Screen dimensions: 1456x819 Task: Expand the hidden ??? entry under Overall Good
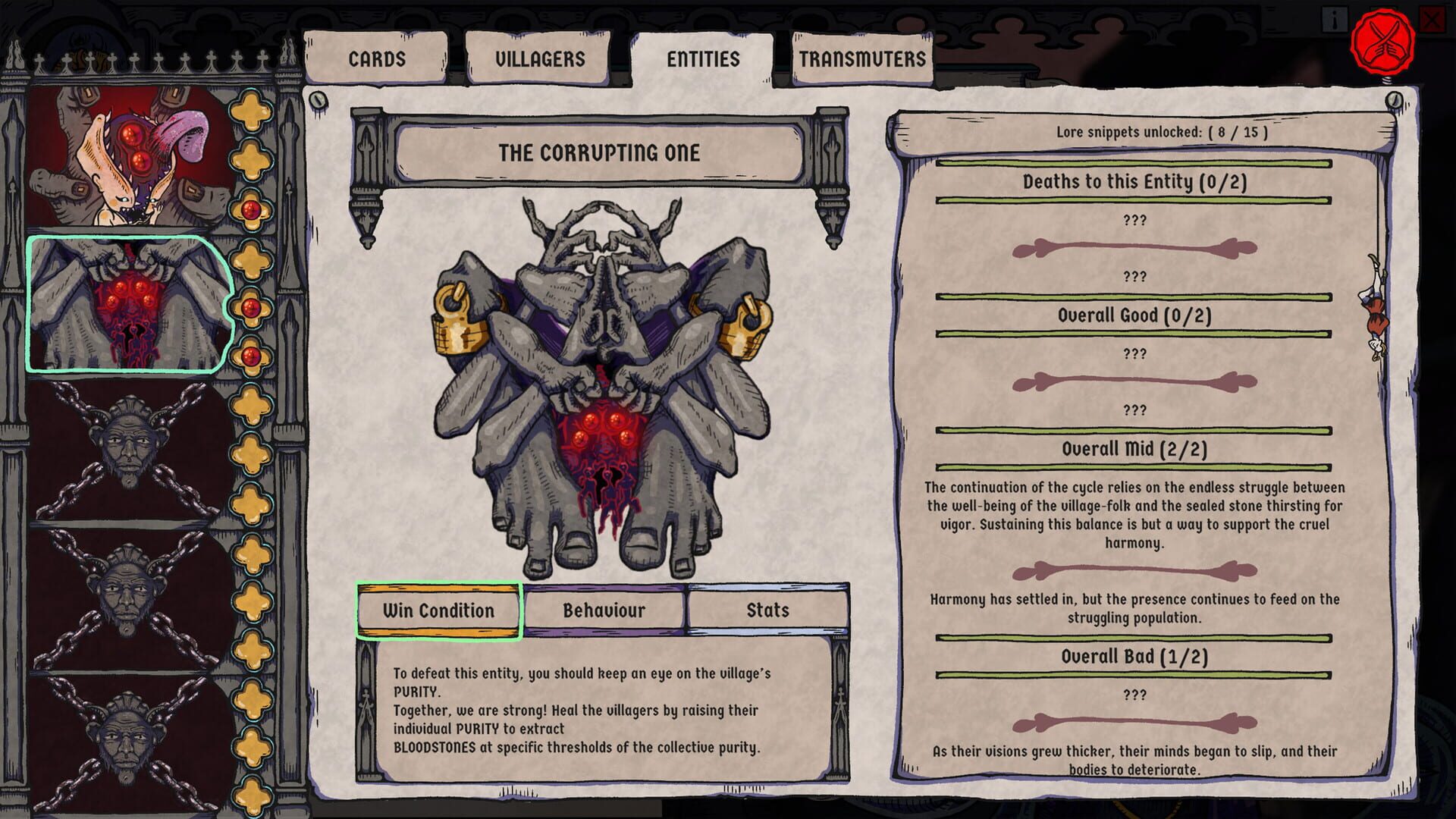point(1134,353)
